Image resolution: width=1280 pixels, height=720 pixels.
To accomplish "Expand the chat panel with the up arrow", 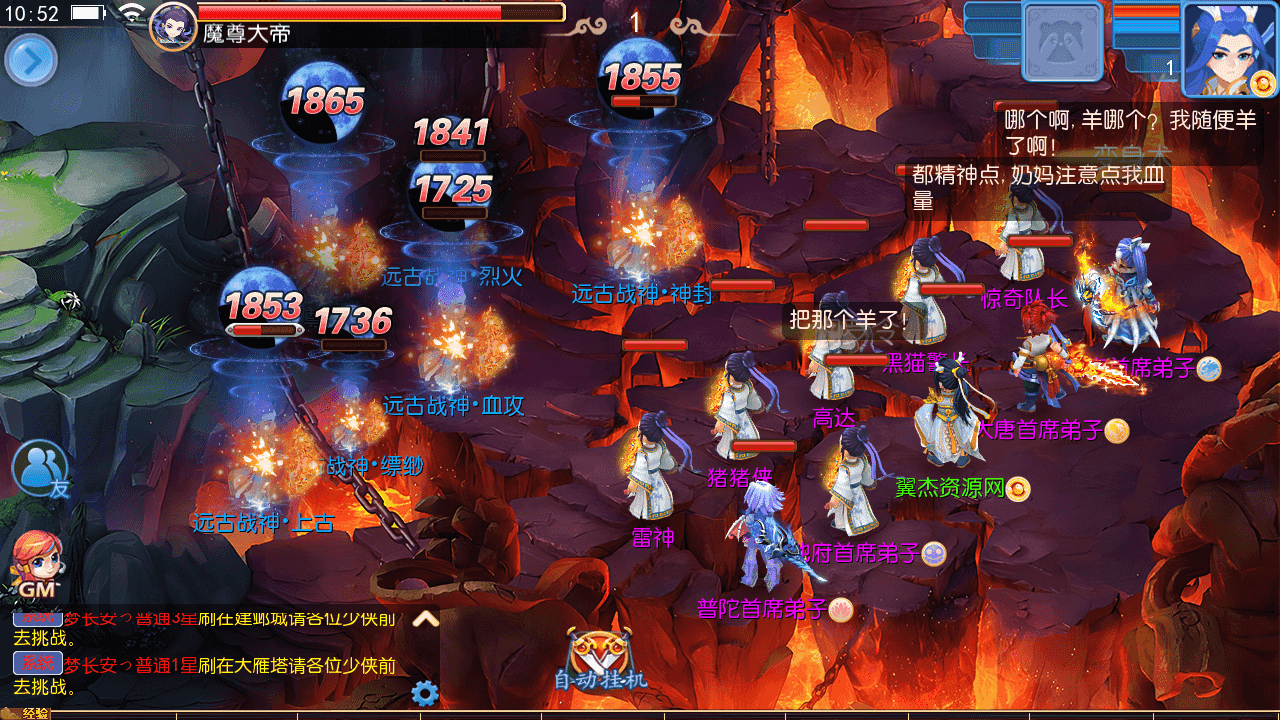I will 426,619.
